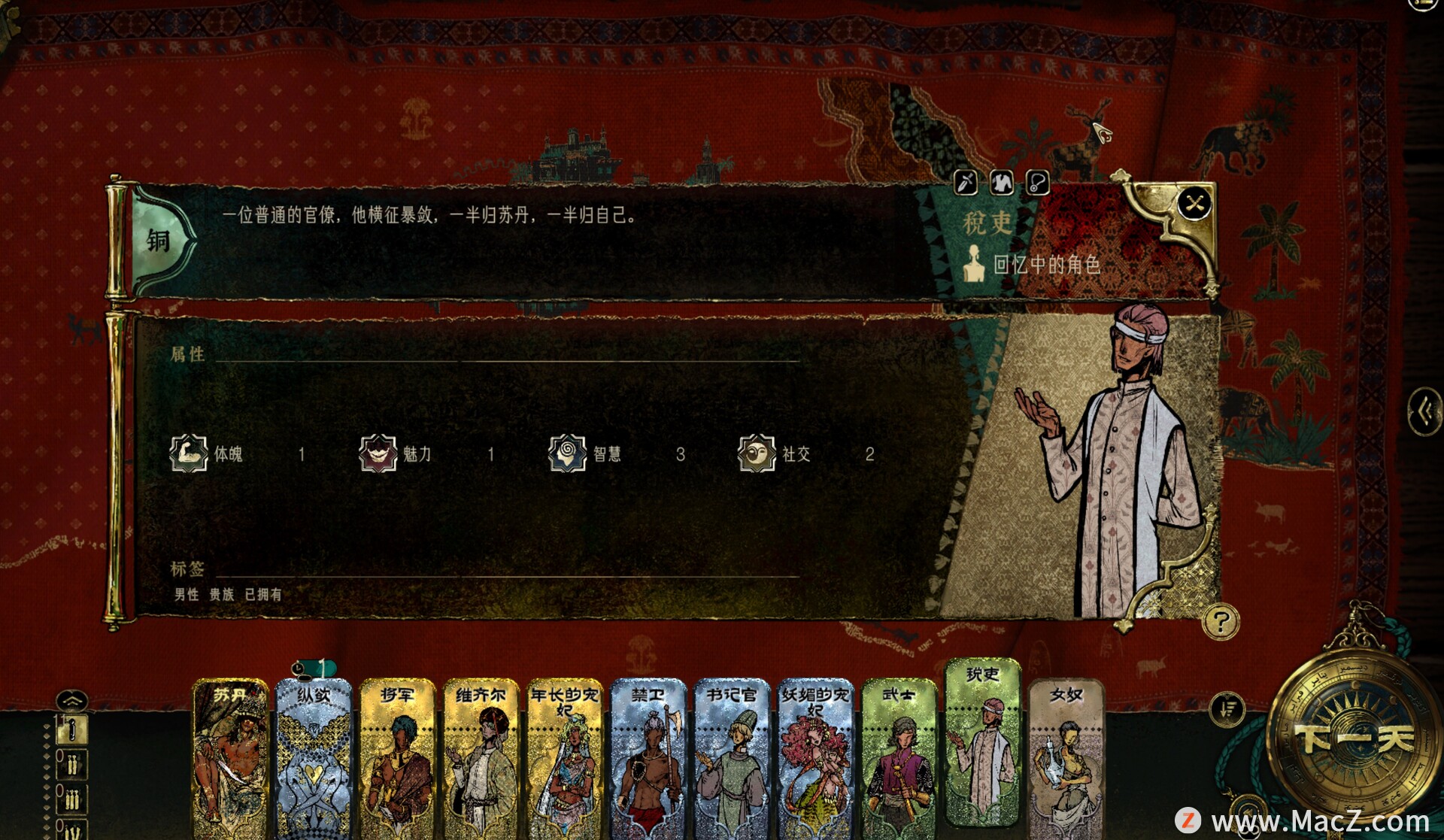The image size is (1444, 840).
Task: Select the 纵欲 card
Action: coord(314,756)
